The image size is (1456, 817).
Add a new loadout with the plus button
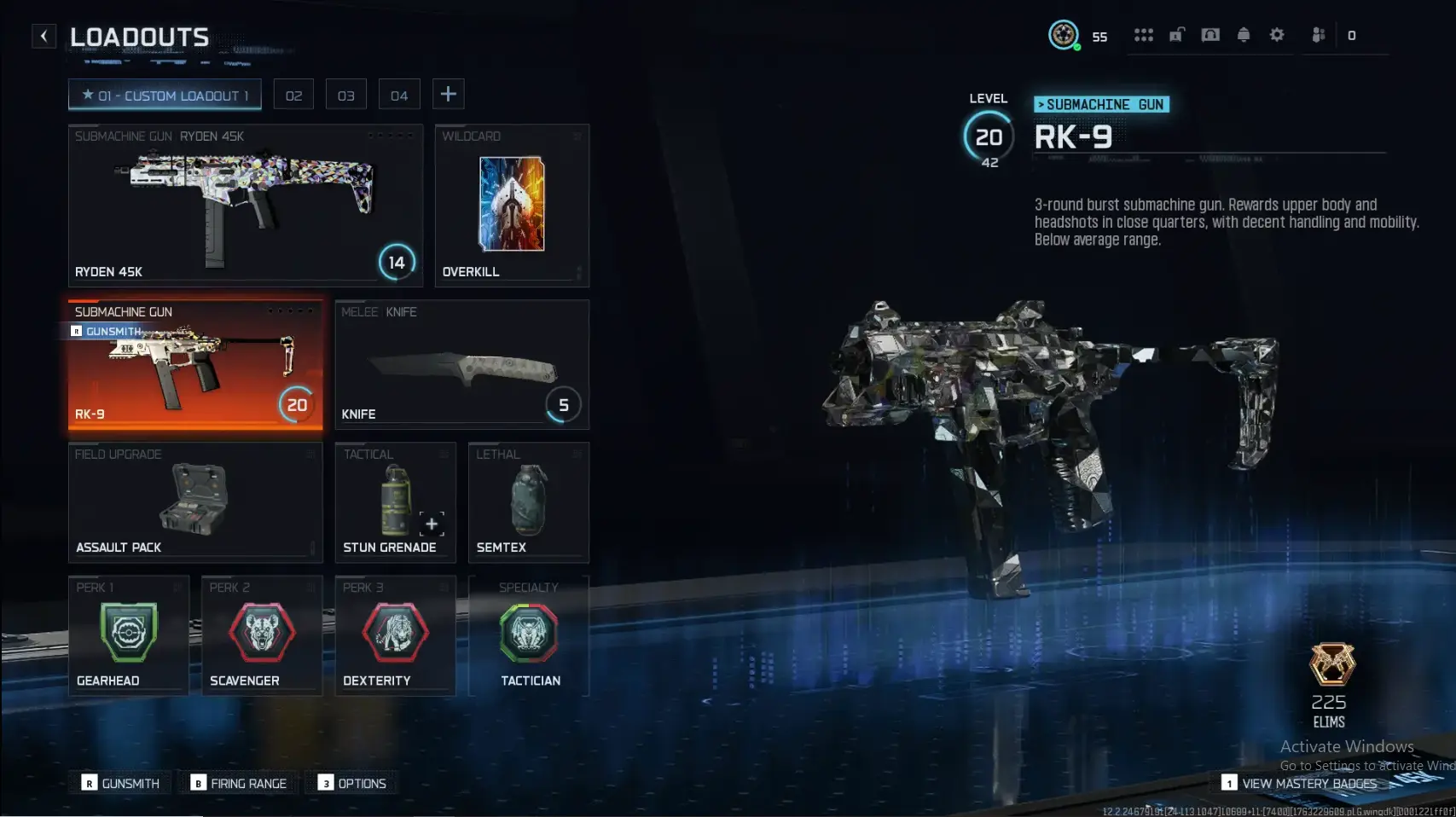click(449, 94)
